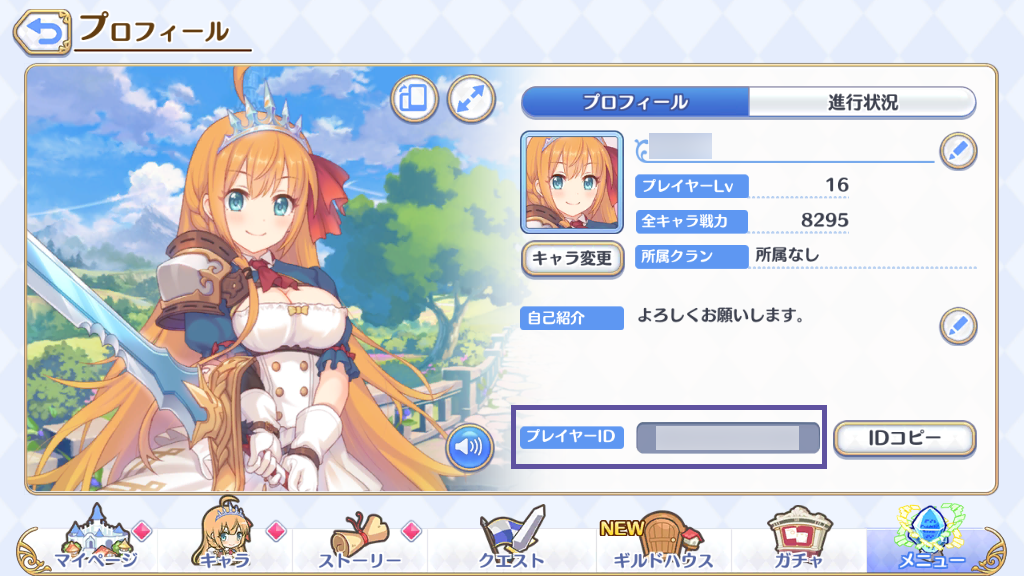
Task: Click the キャラ変更 button
Action: point(572,258)
